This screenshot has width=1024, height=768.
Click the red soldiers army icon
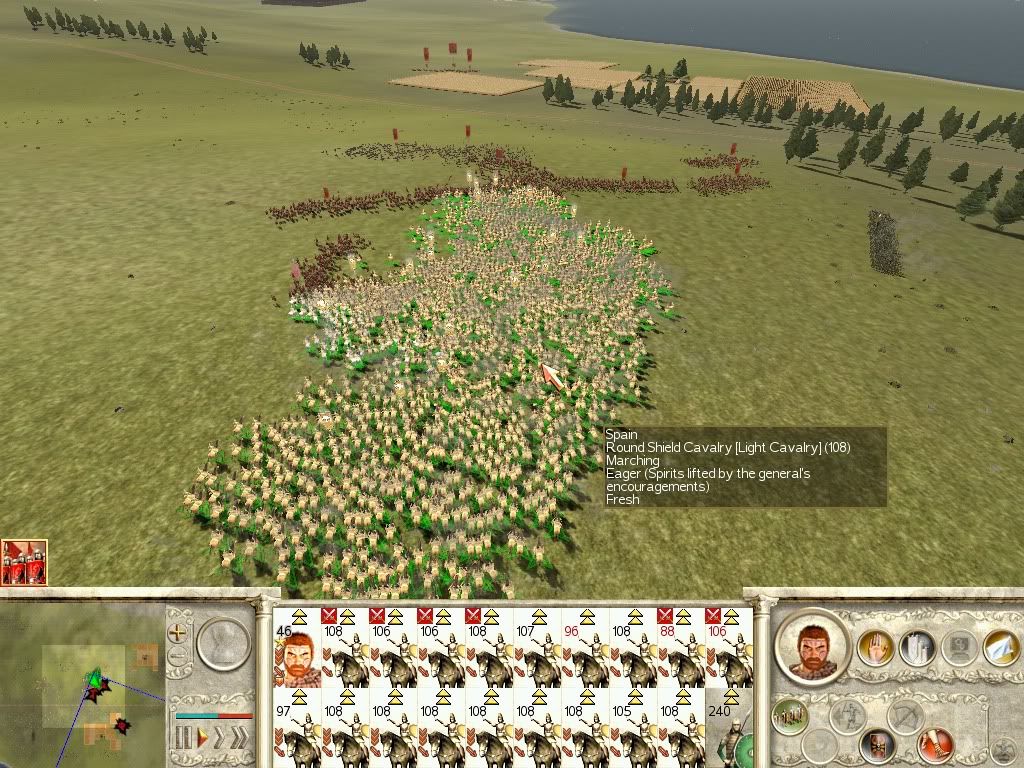click(24, 563)
